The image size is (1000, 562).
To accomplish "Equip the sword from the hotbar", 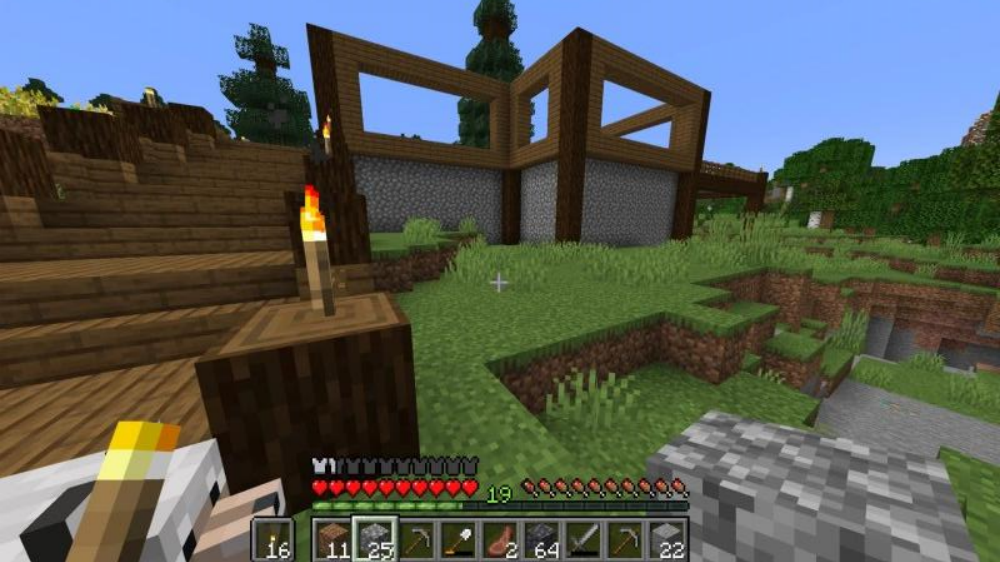I will (x=583, y=540).
